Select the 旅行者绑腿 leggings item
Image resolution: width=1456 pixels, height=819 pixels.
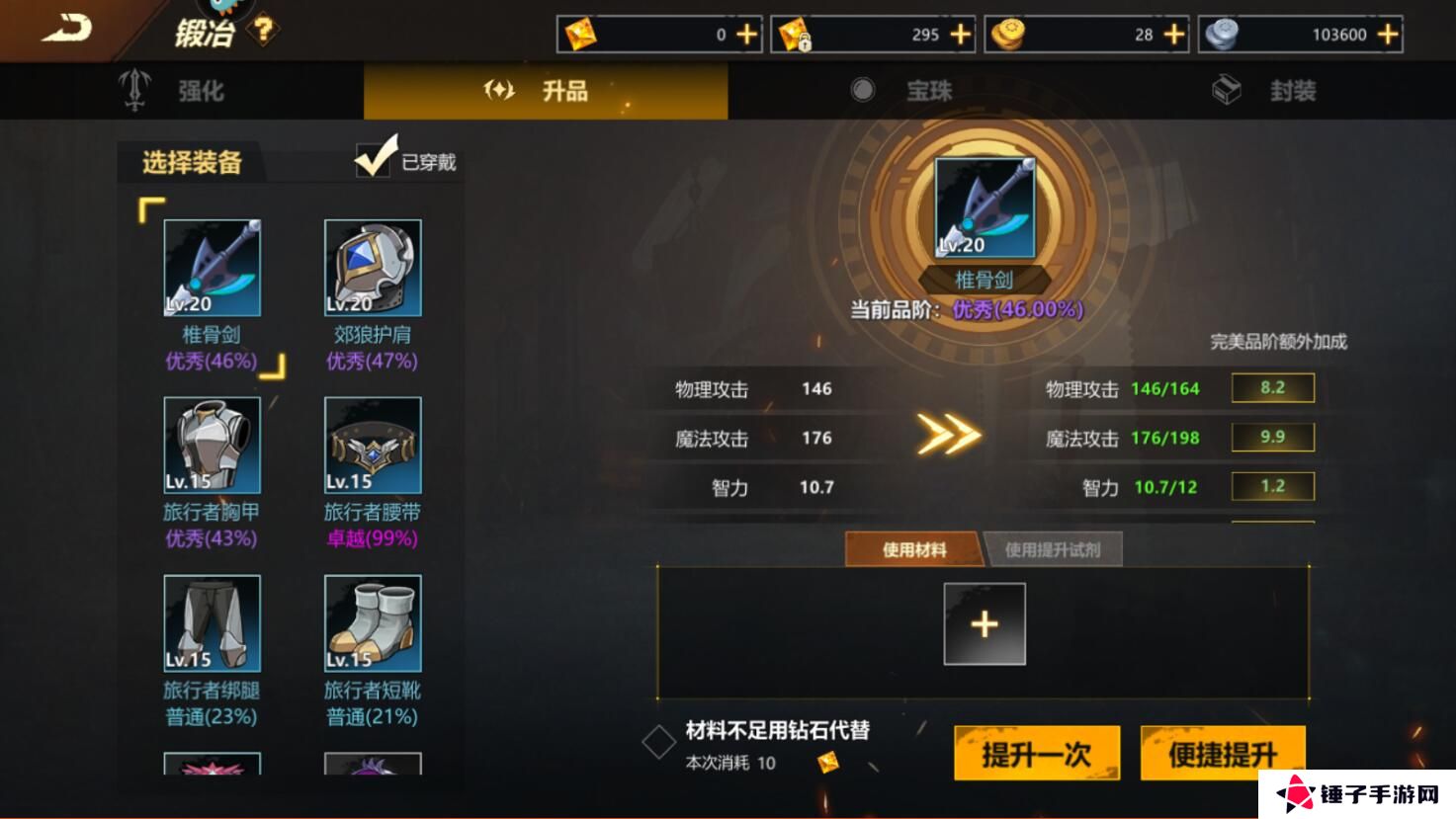(x=212, y=622)
